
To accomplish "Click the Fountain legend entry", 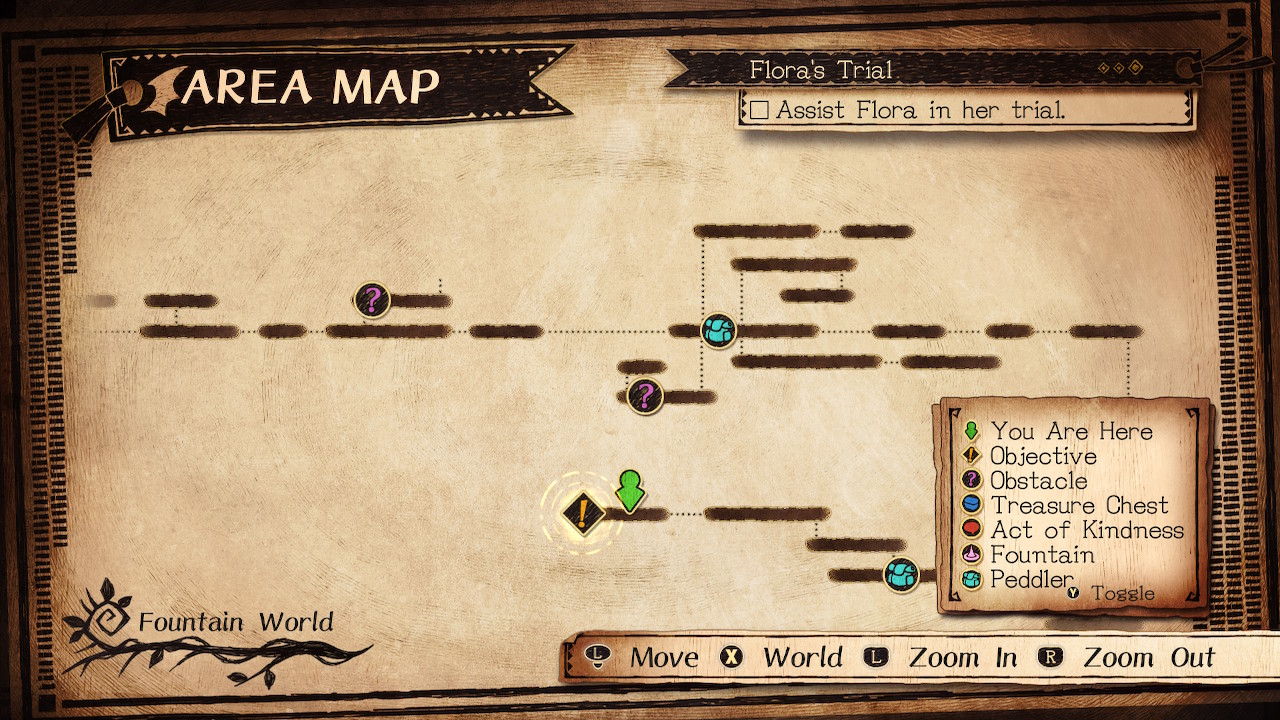I will (1042, 555).
